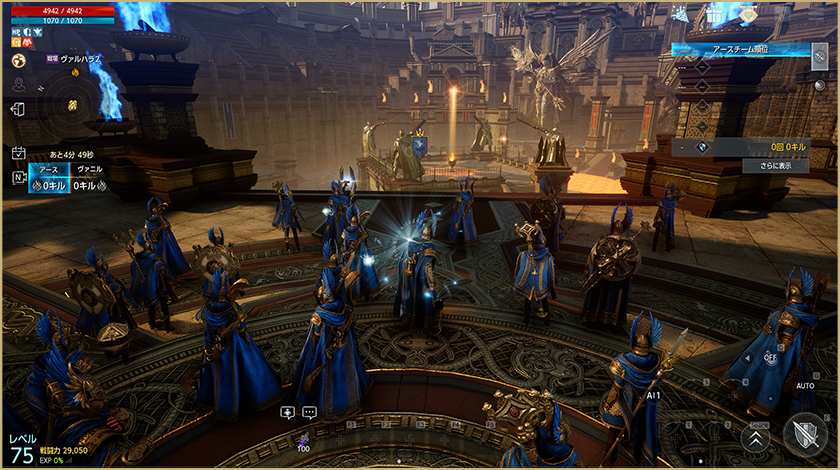Viewport: 840px width, 470px height.
Task: Open the calendar schedule icon
Action: point(18,152)
